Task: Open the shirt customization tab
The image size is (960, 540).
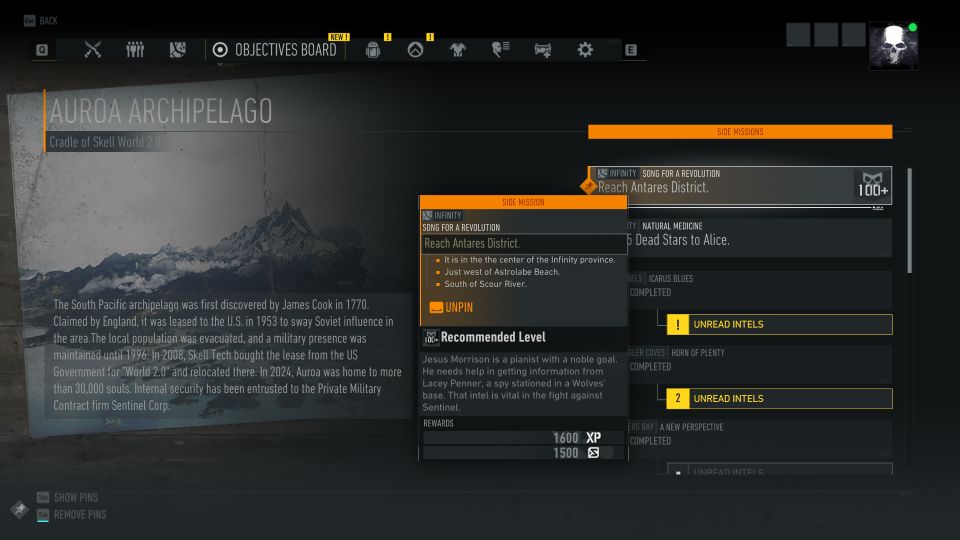Action: pos(458,50)
